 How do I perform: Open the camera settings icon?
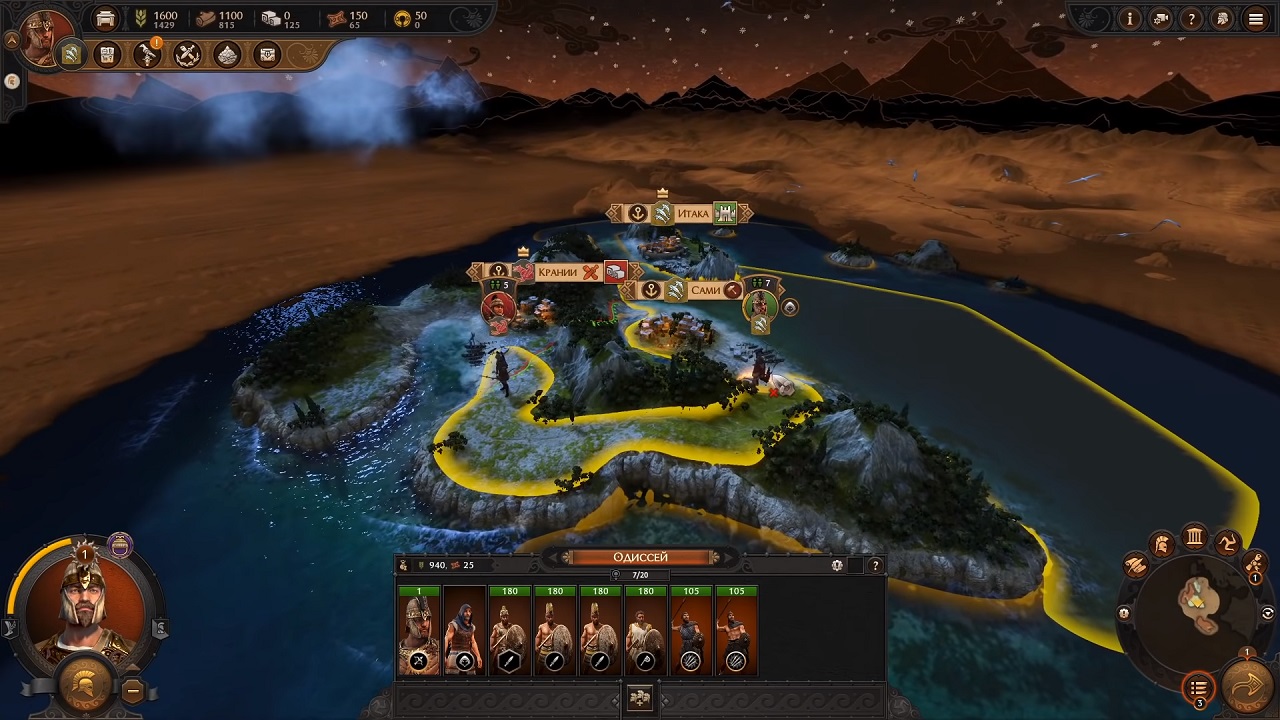[1161, 18]
